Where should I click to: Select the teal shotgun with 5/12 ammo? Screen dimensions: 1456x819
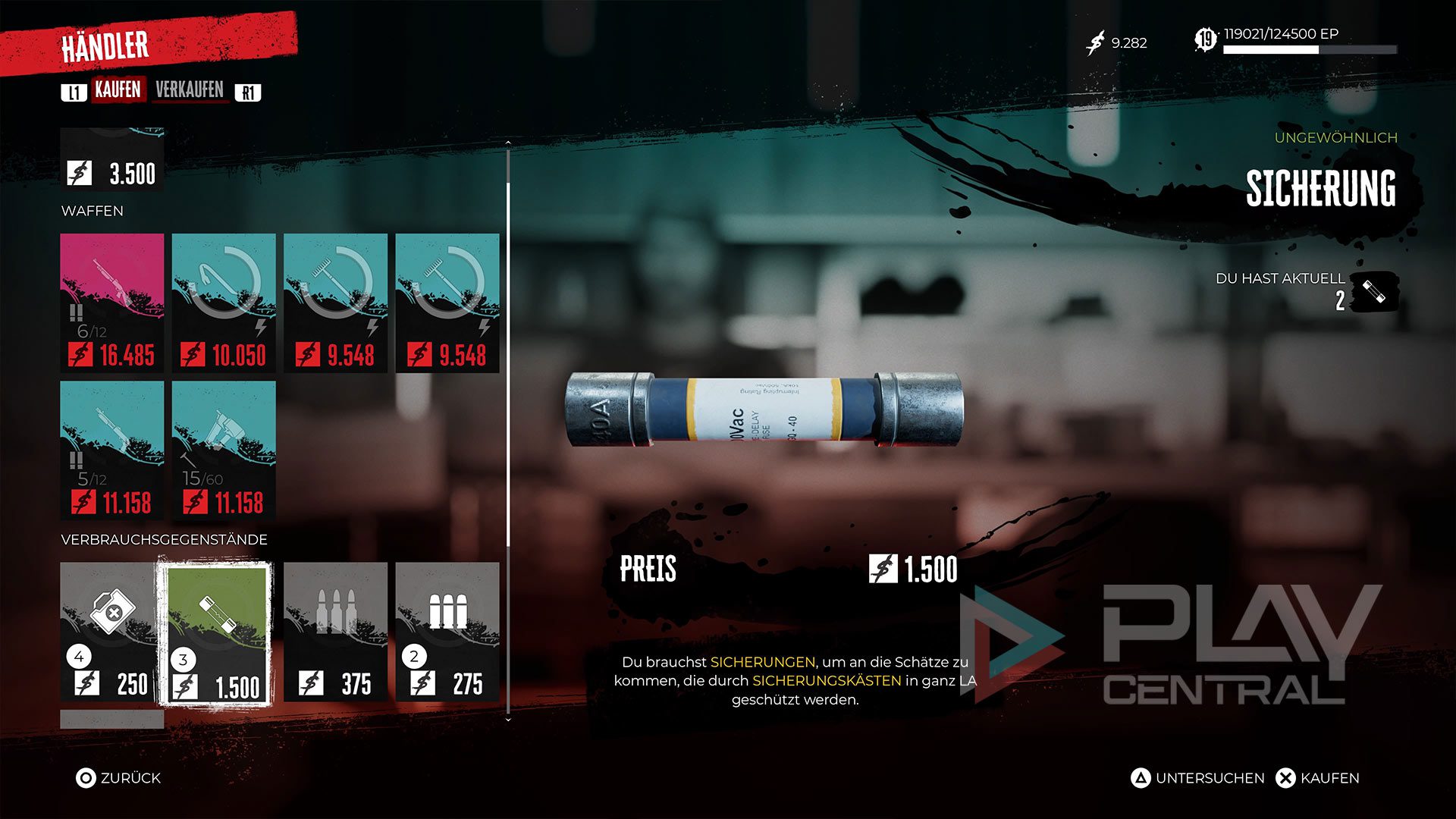pyautogui.click(x=112, y=450)
